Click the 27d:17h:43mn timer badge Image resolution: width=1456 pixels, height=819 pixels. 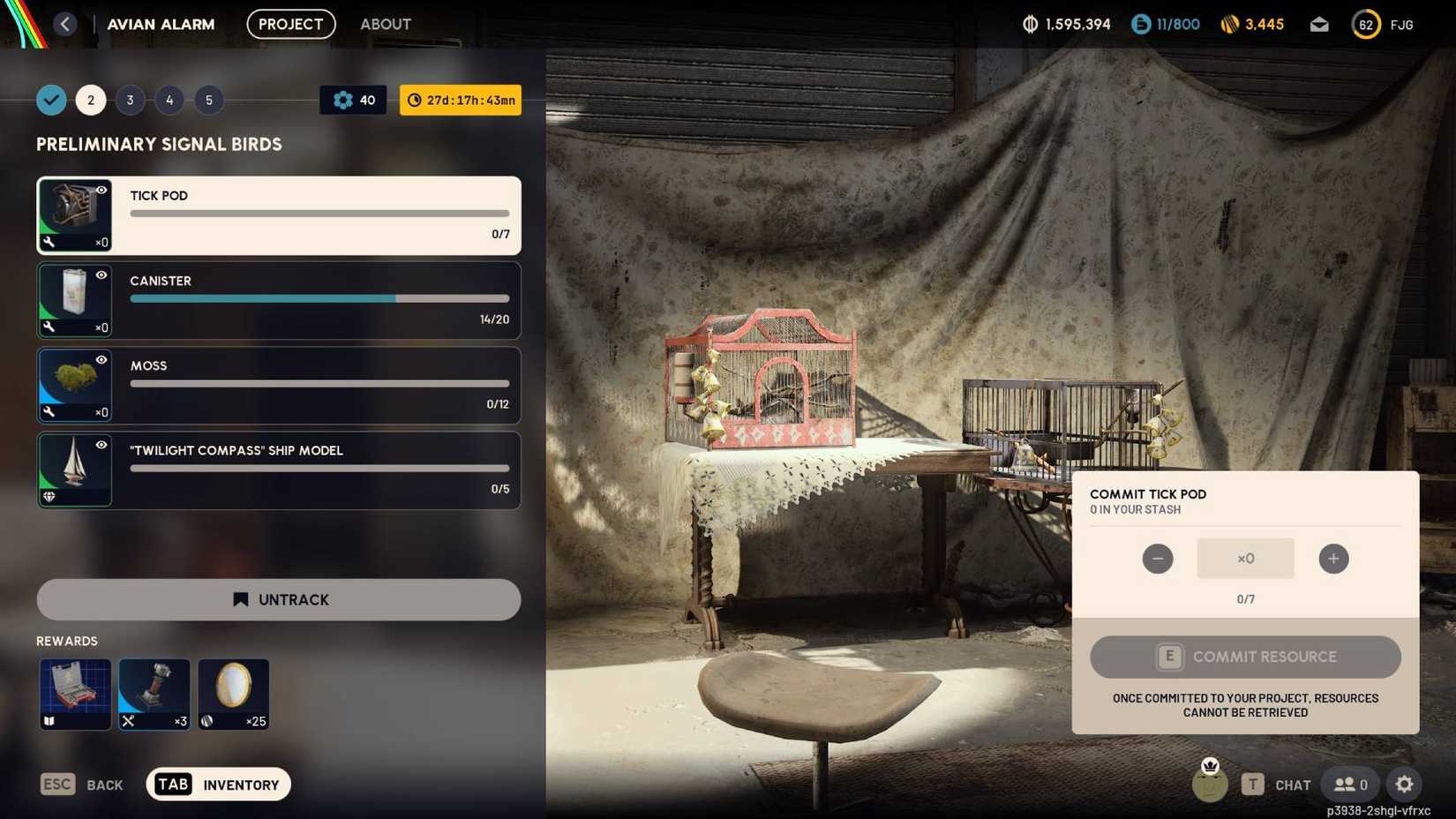pos(460,100)
